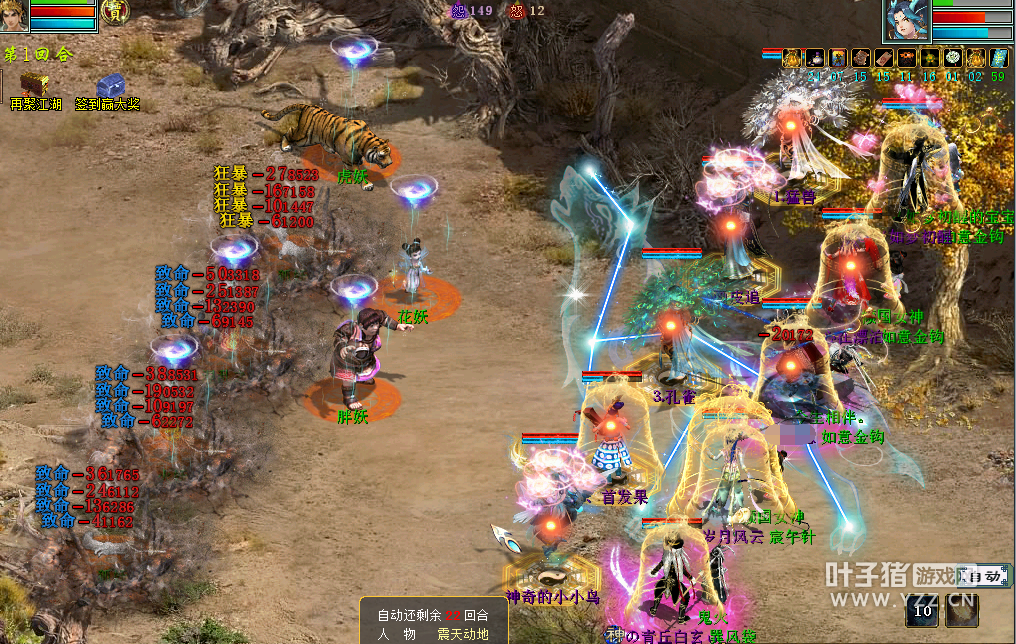1016x644 pixels.
Task: Click the white-green round fan buff icon
Action: click(952, 58)
